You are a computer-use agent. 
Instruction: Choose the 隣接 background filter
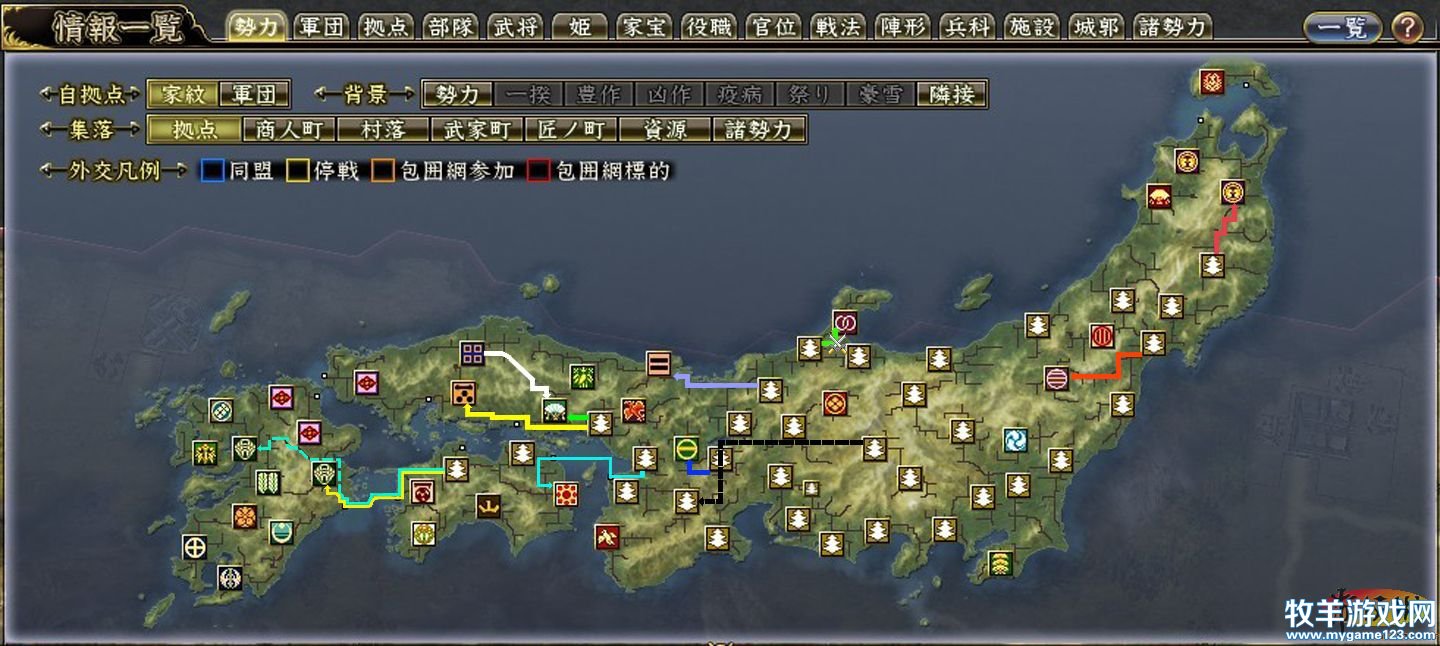pos(952,95)
